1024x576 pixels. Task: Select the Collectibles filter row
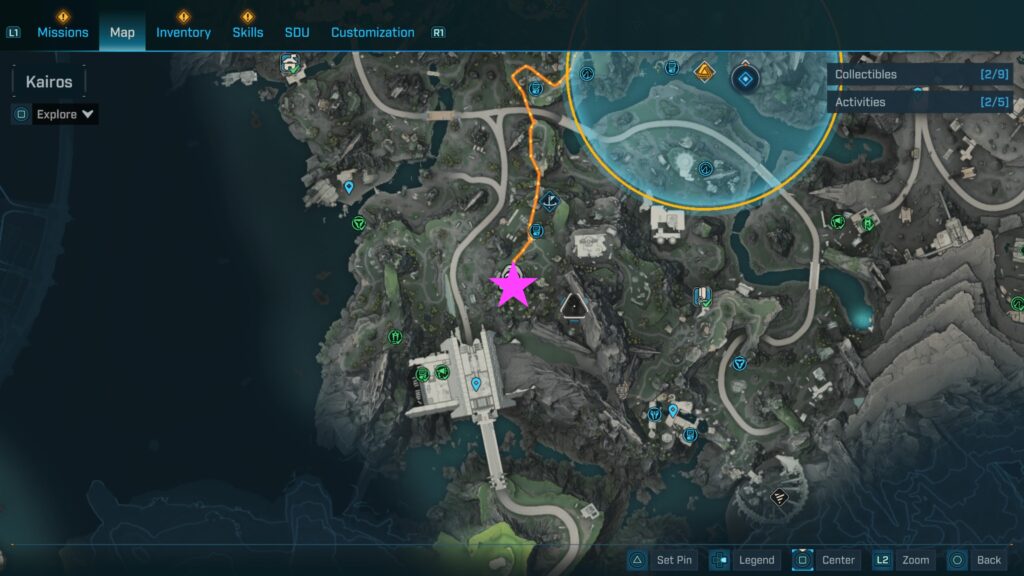(x=920, y=74)
